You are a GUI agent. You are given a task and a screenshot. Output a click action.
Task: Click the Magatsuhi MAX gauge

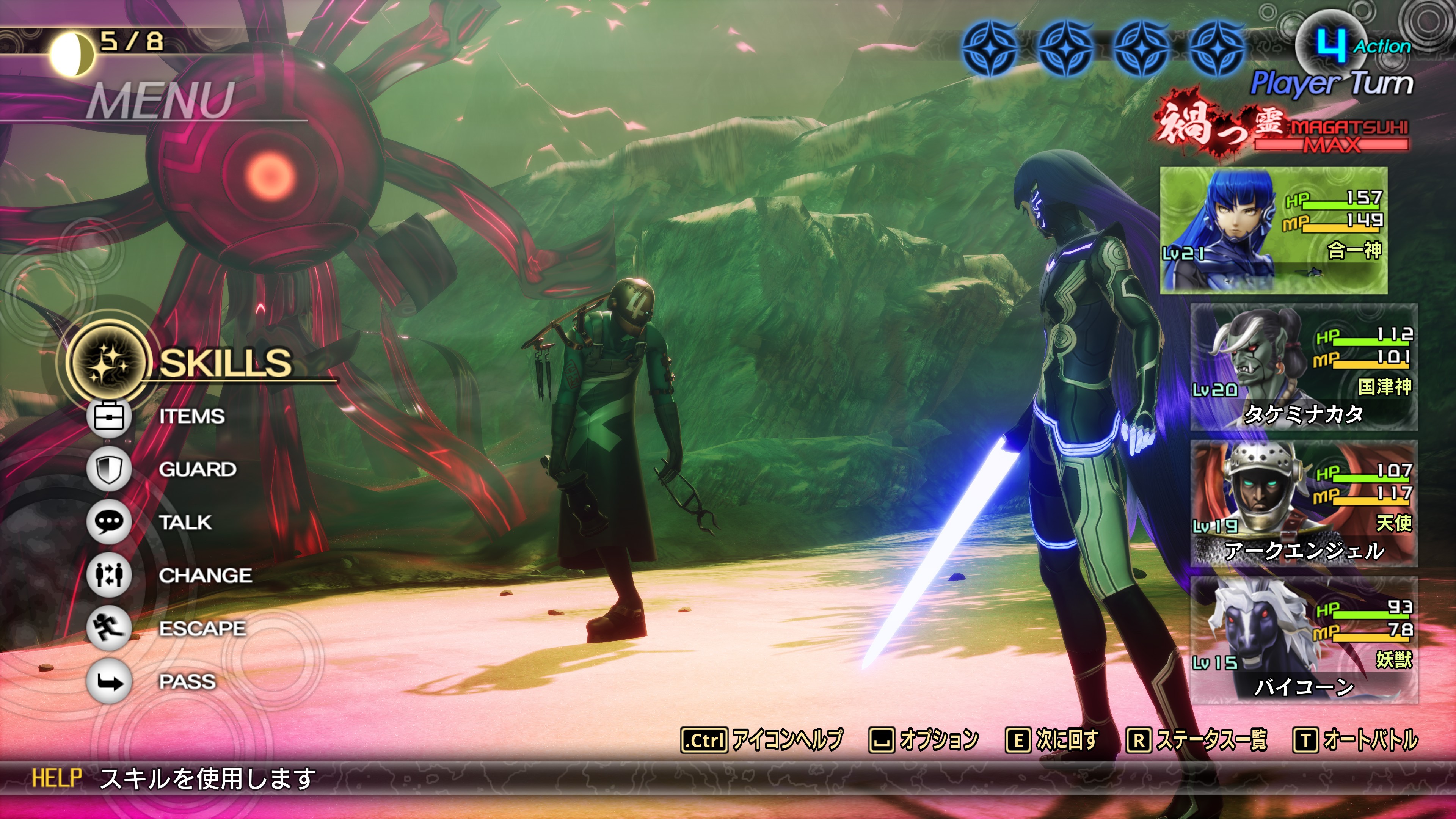pos(1331,137)
